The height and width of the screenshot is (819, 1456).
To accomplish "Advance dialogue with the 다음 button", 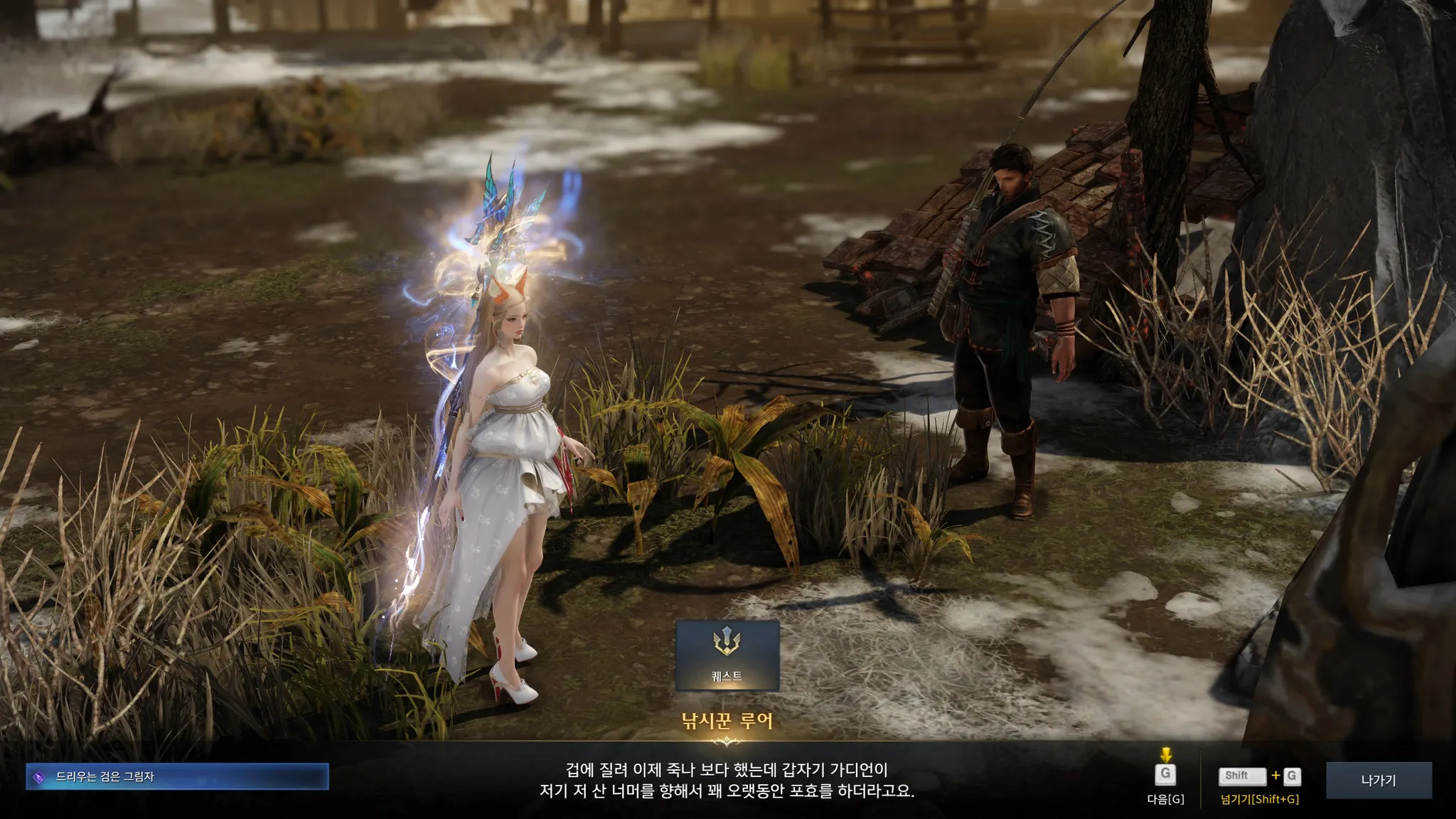I will [1165, 776].
